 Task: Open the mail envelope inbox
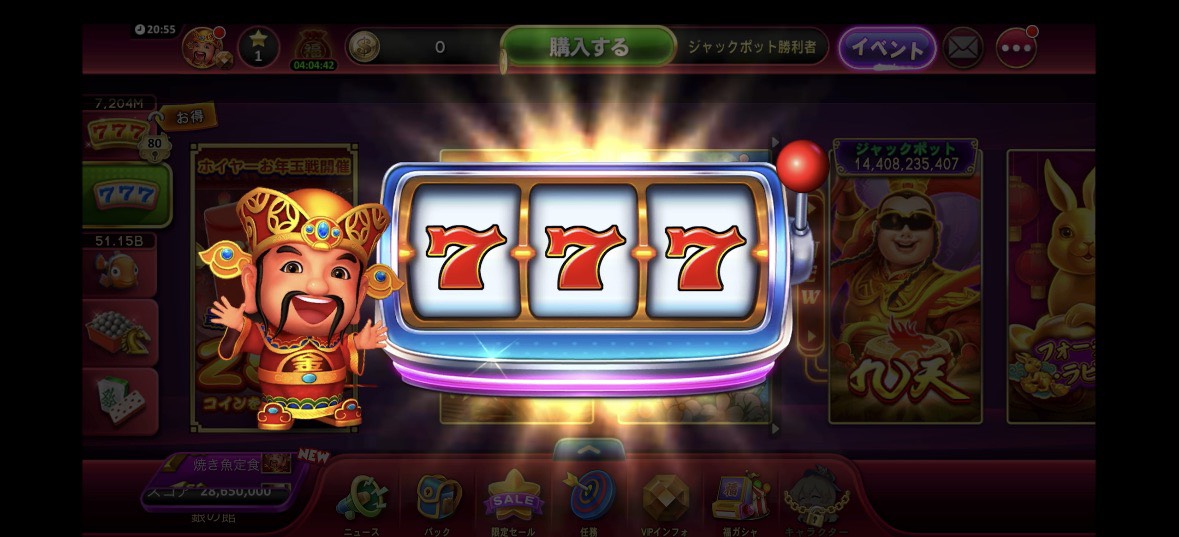pyautogui.click(x=963, y=48)
